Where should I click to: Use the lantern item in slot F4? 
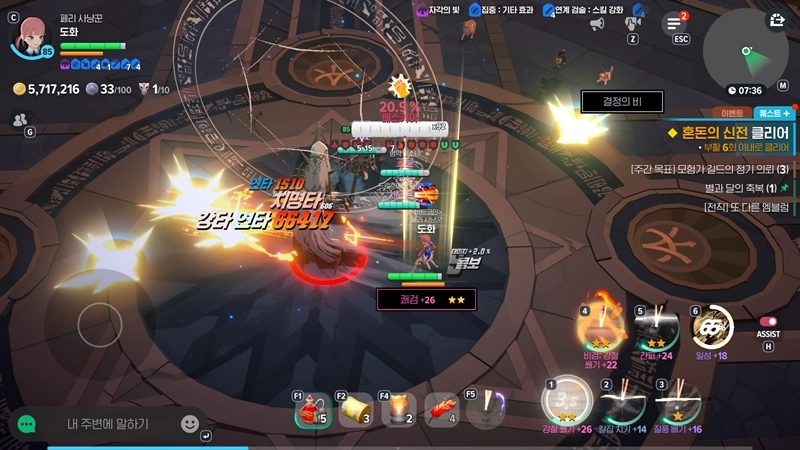pos(398,410)
